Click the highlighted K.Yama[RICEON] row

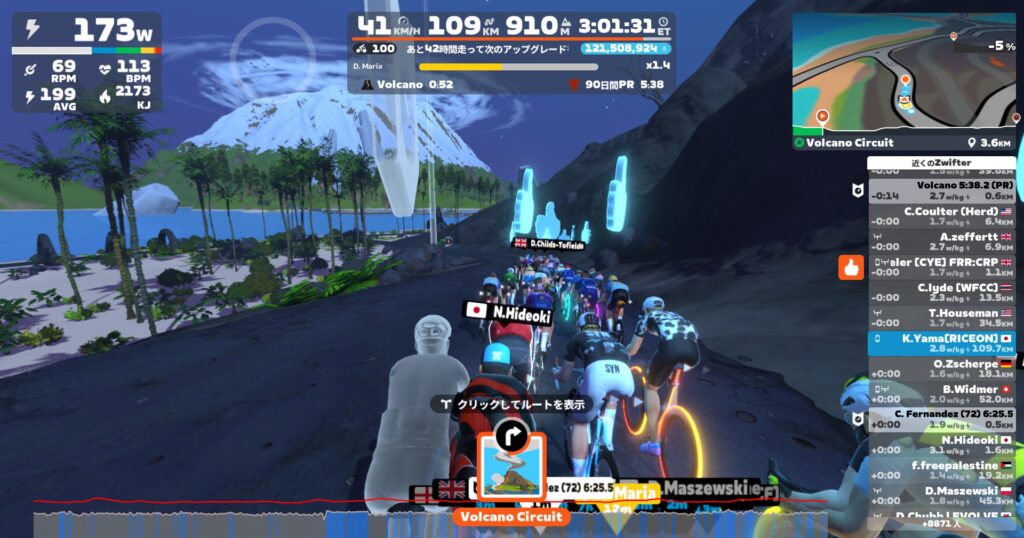coord(940,344)
